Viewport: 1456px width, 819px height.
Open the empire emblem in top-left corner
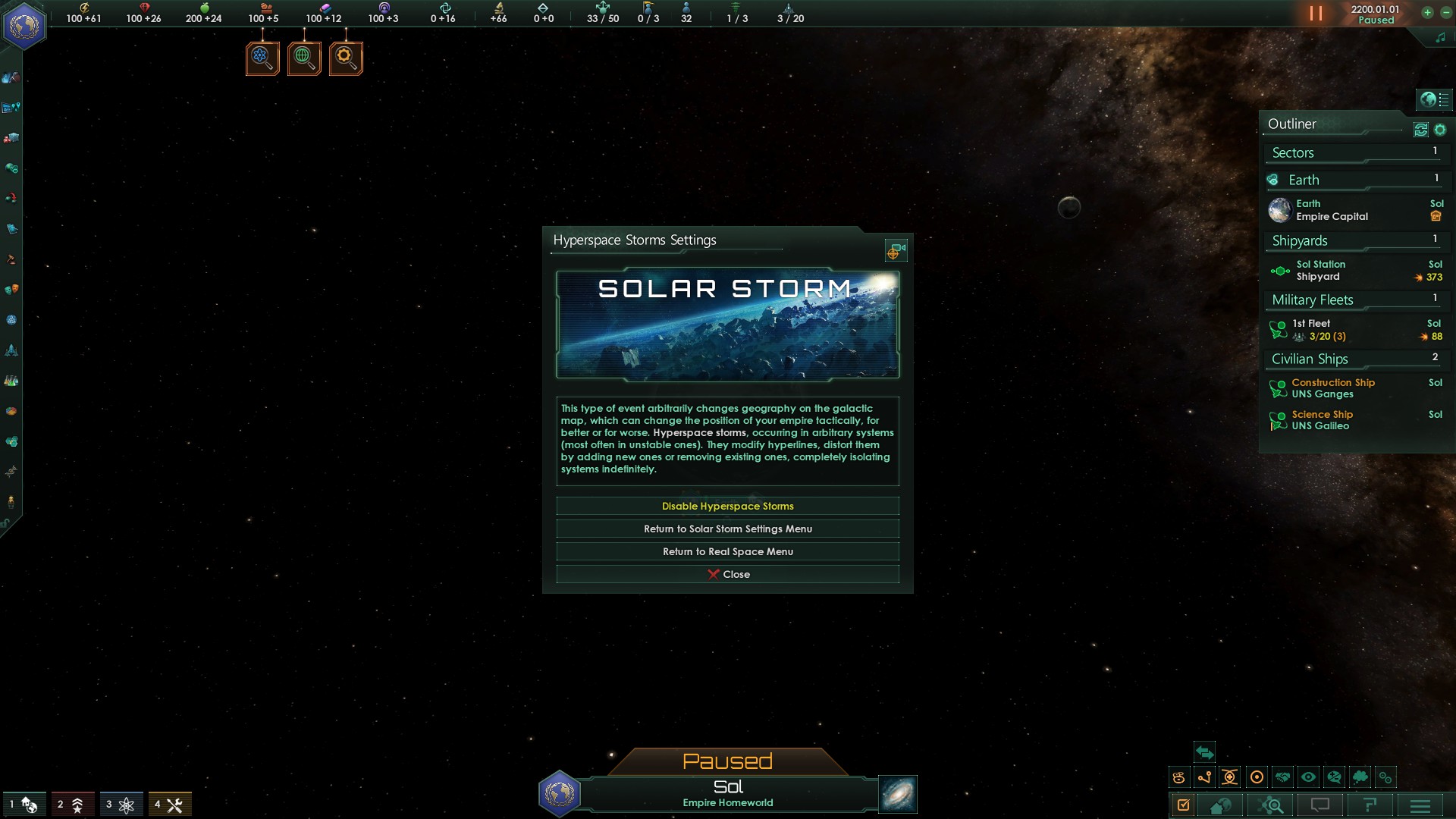click(x=24, y=27)
